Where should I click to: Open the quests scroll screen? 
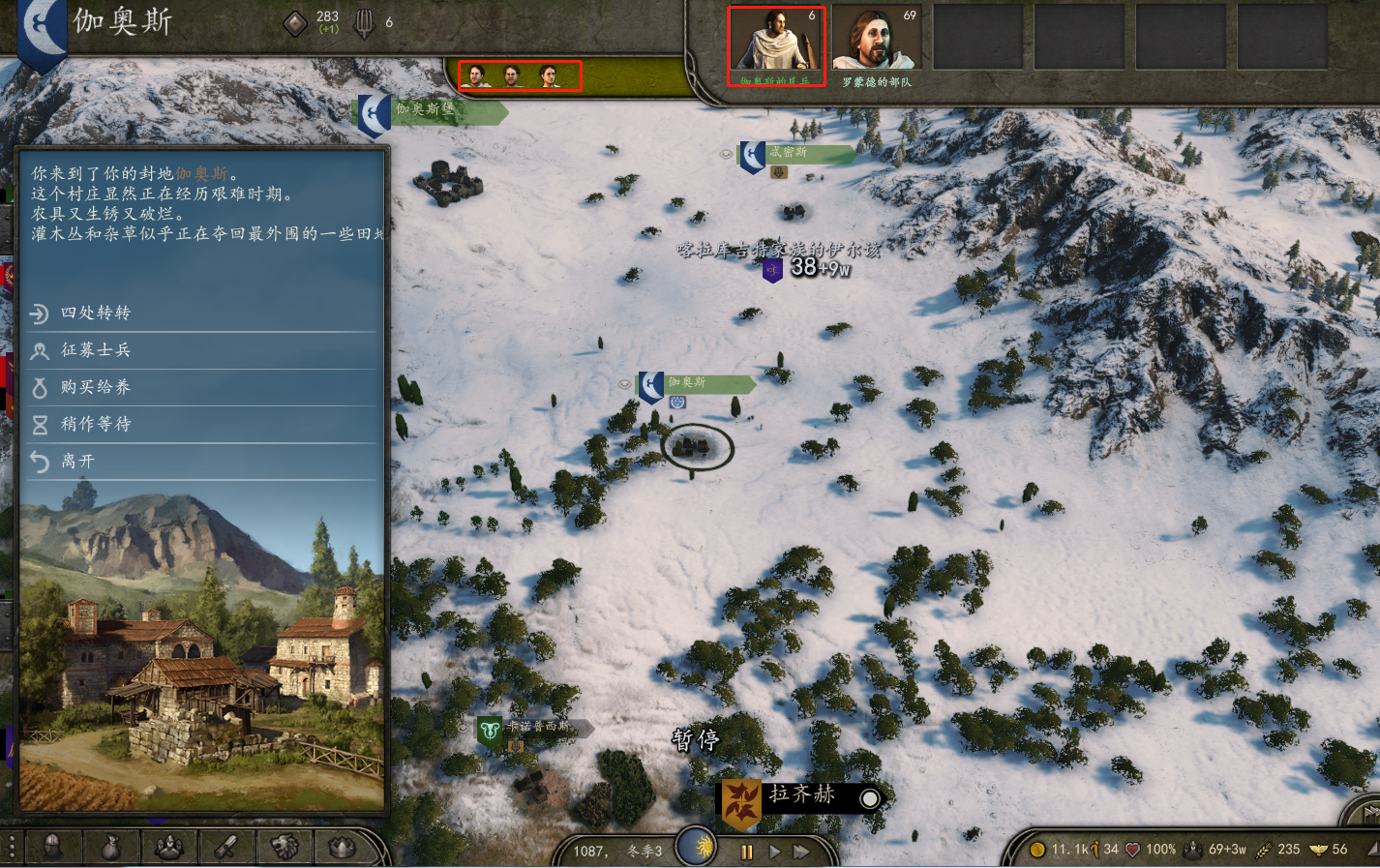[x=226, y=848]
